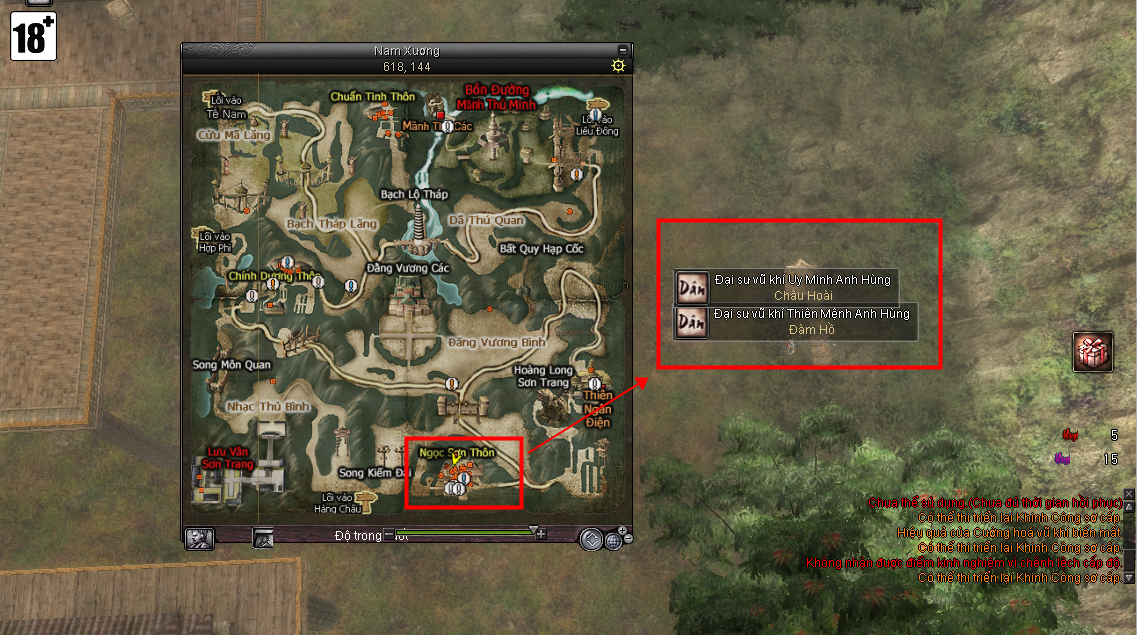The height and width of the screenshot is (635, 1137).
Task: Toggle the round up-down arrow map button
Action: pos(590,539)
